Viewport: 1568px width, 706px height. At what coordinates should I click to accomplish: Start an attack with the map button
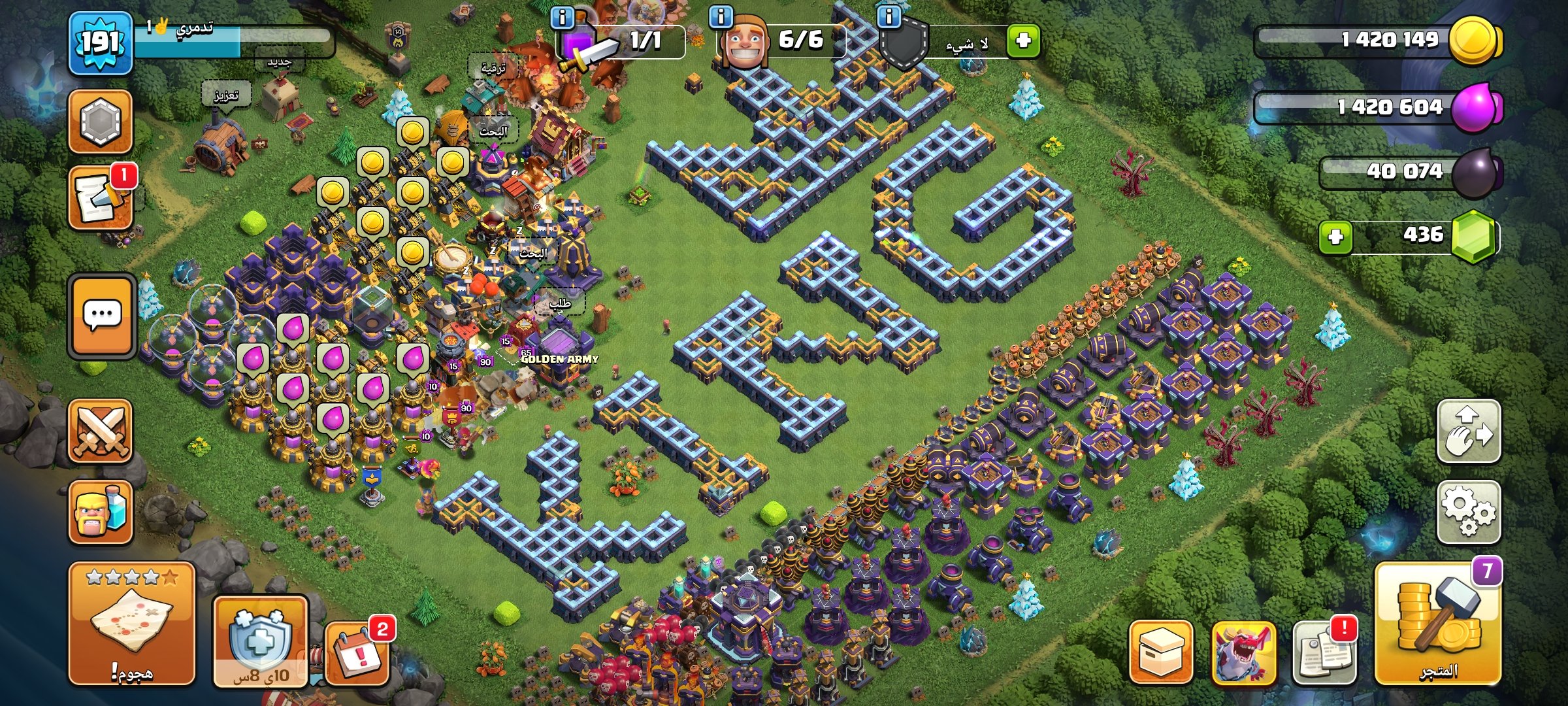point(132,623)
